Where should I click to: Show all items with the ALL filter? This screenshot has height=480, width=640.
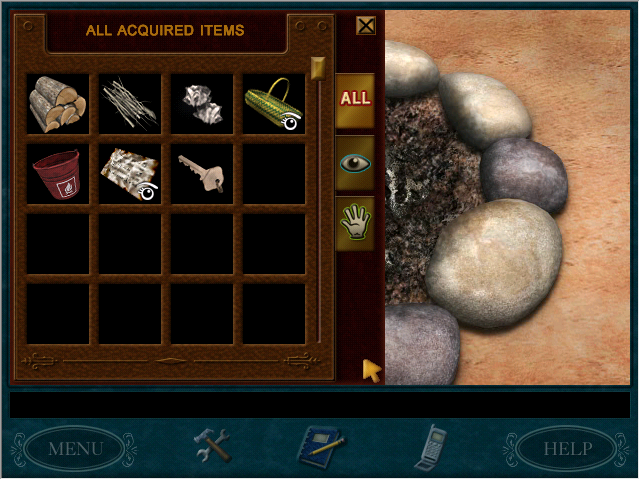point(355,99)
